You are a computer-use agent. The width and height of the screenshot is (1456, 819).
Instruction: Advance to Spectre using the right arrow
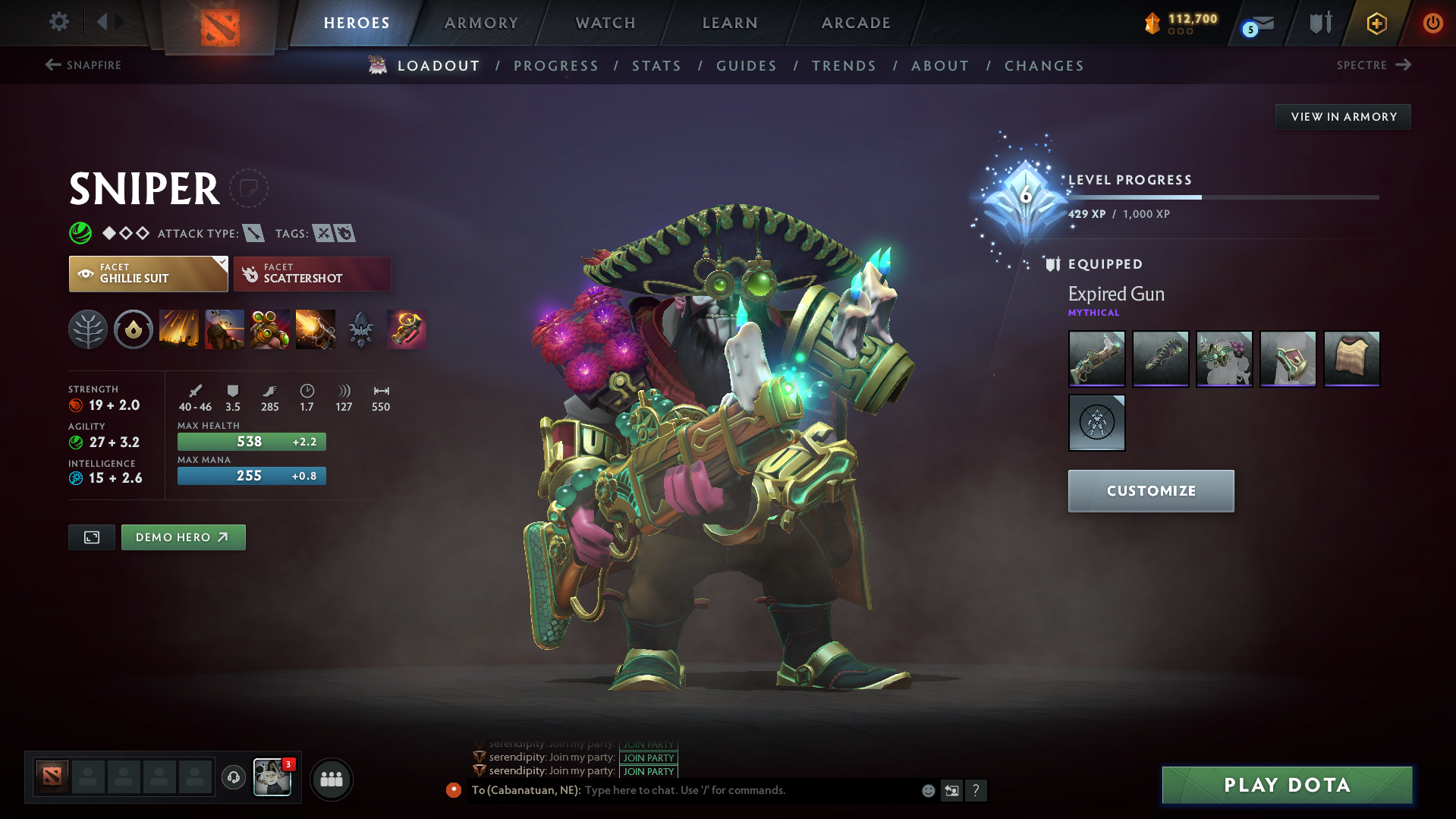(x=1402, y=65)
